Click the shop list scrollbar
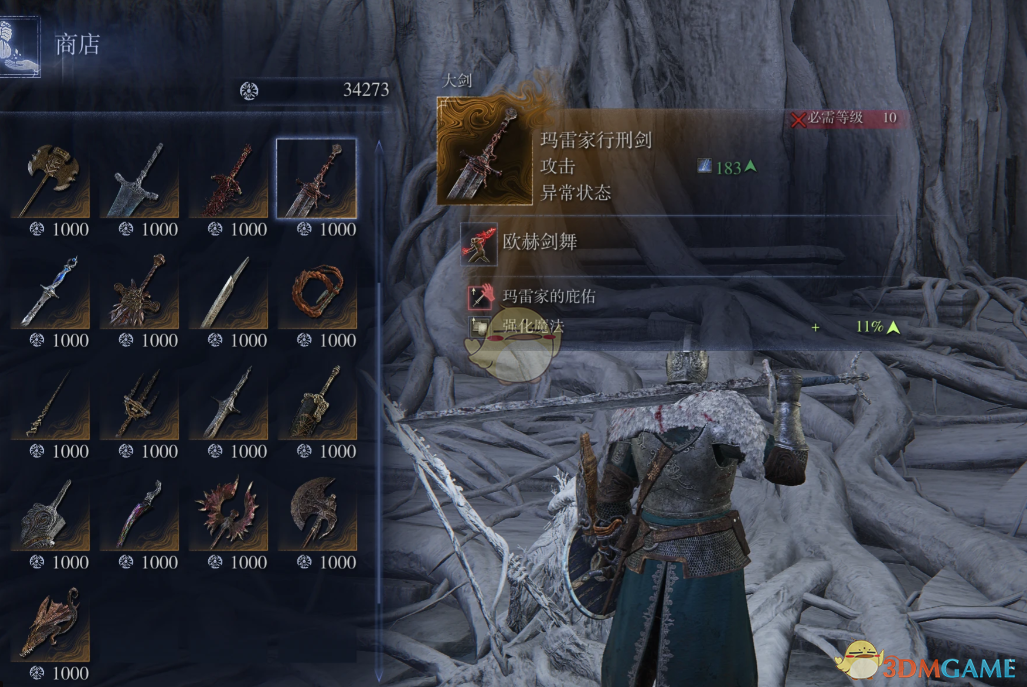 [378, 300]
